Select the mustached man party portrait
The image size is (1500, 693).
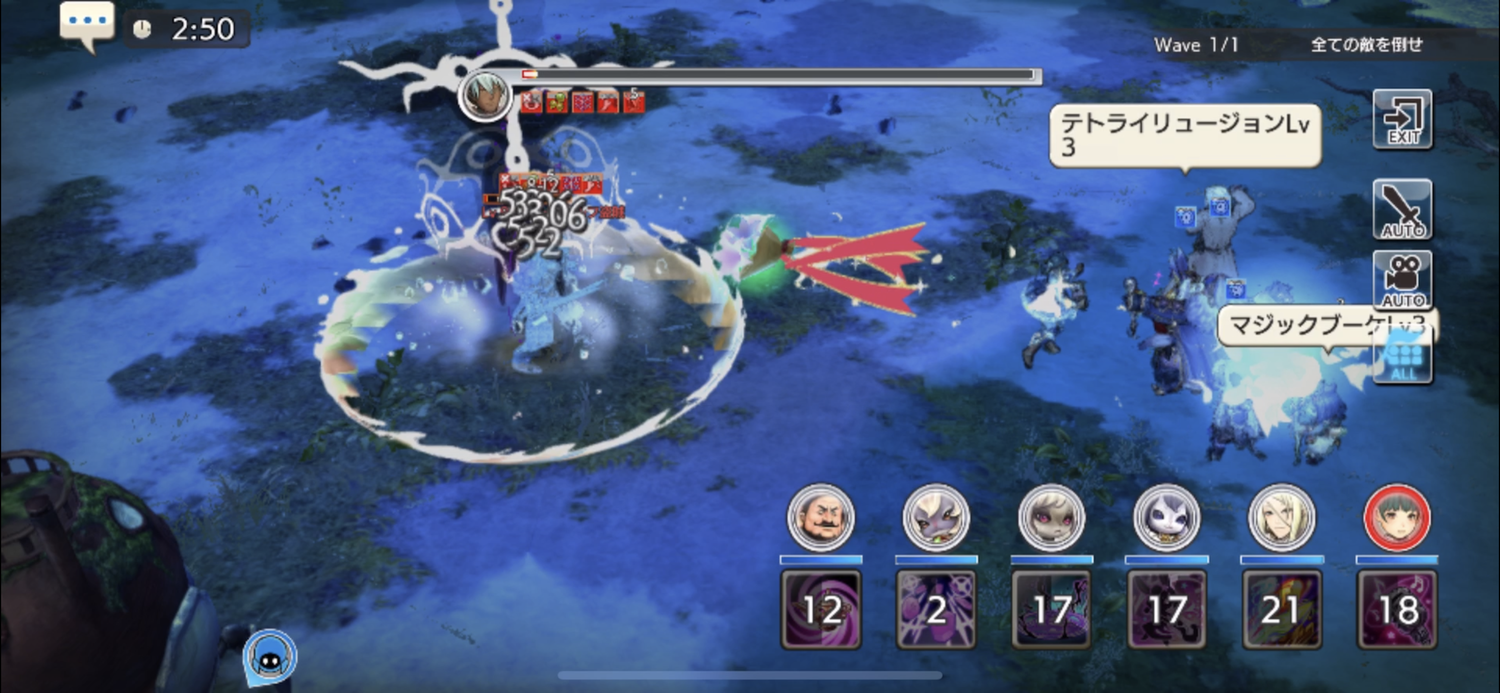pos(820,518)
